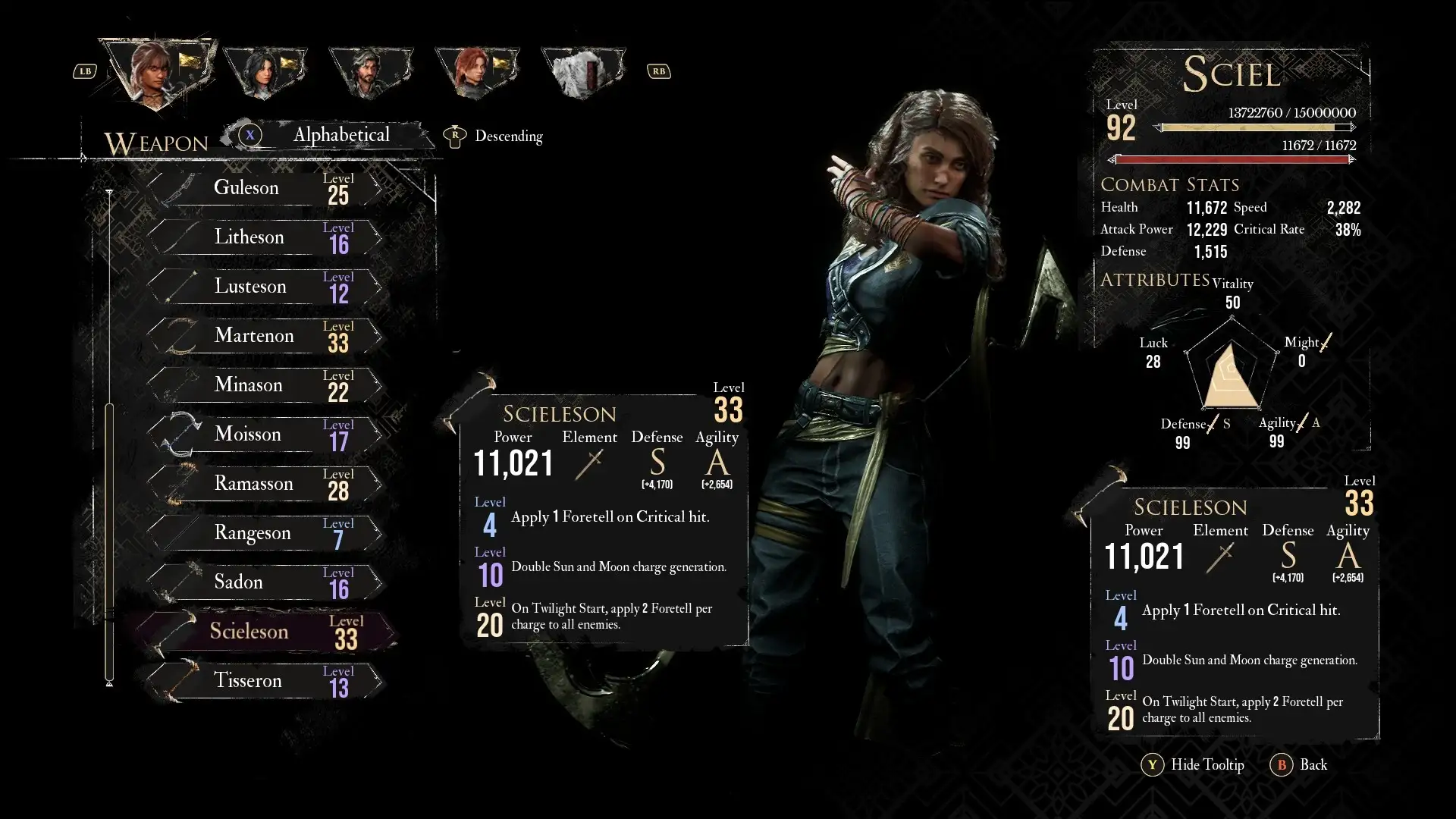Click Hide Tooltip at the bottom

(1194, 765)
